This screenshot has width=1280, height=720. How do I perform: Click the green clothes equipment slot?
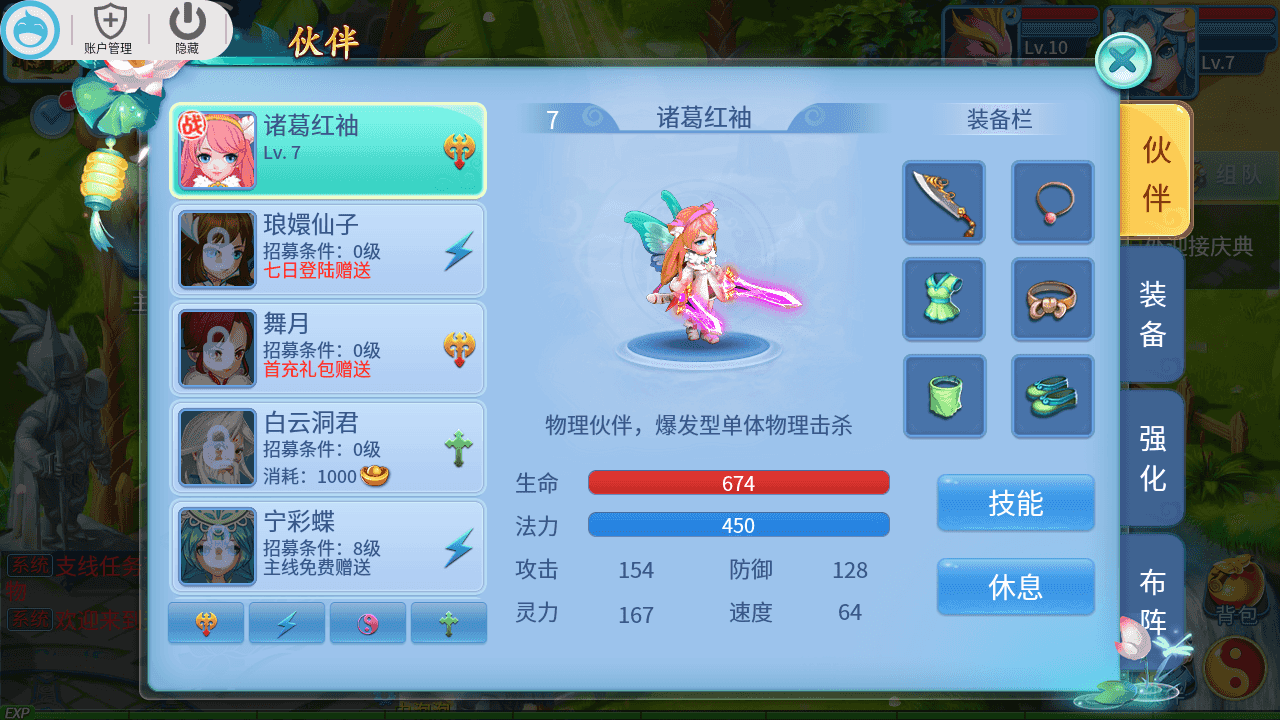click(x=944, y=299)
